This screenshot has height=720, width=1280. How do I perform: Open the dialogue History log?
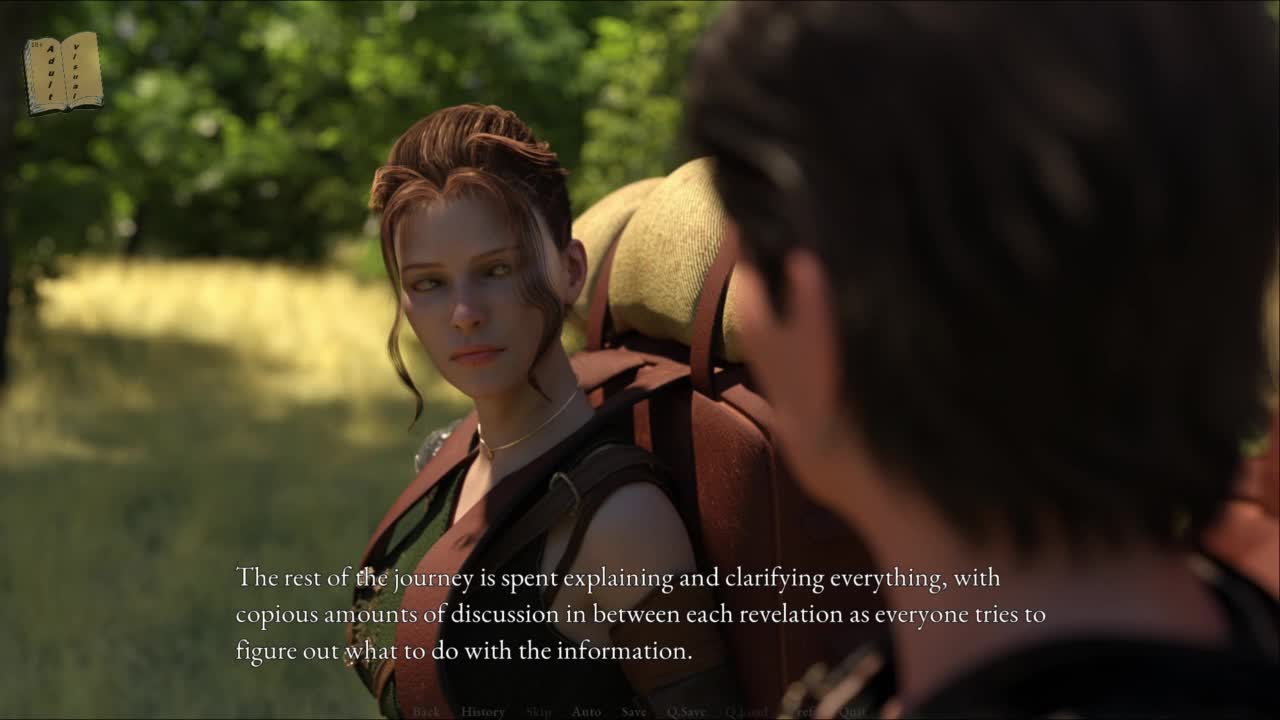tap(483, 712)
